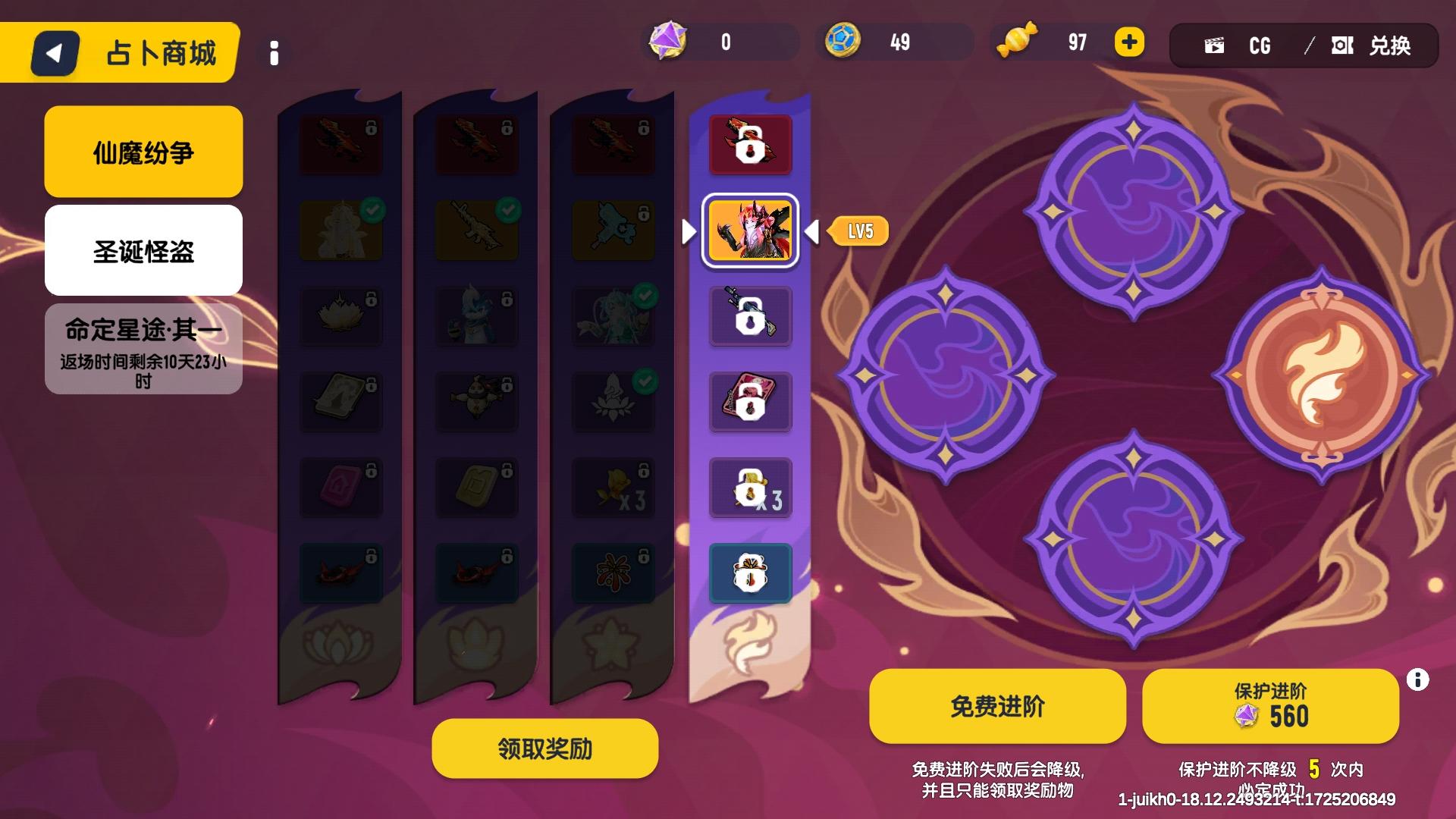Open the 兑换 exchange screen

(1373, 45)
